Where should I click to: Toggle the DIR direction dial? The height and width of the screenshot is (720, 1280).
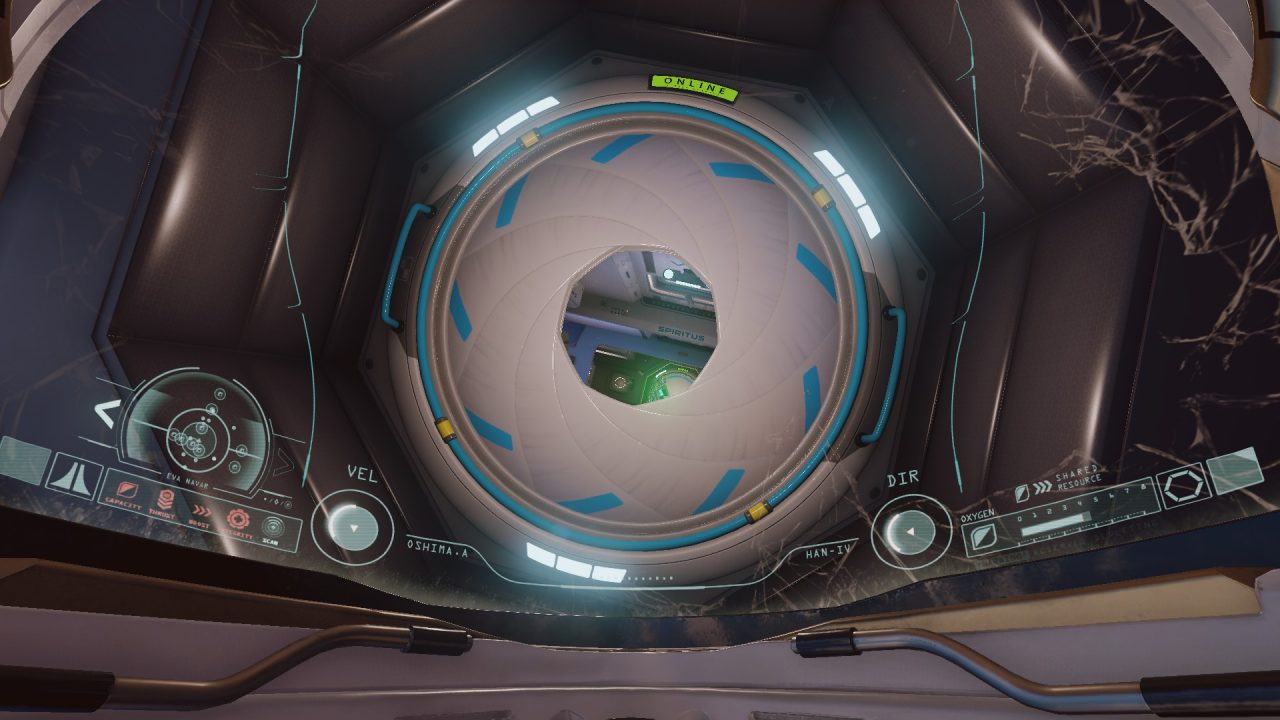[911, 531]
